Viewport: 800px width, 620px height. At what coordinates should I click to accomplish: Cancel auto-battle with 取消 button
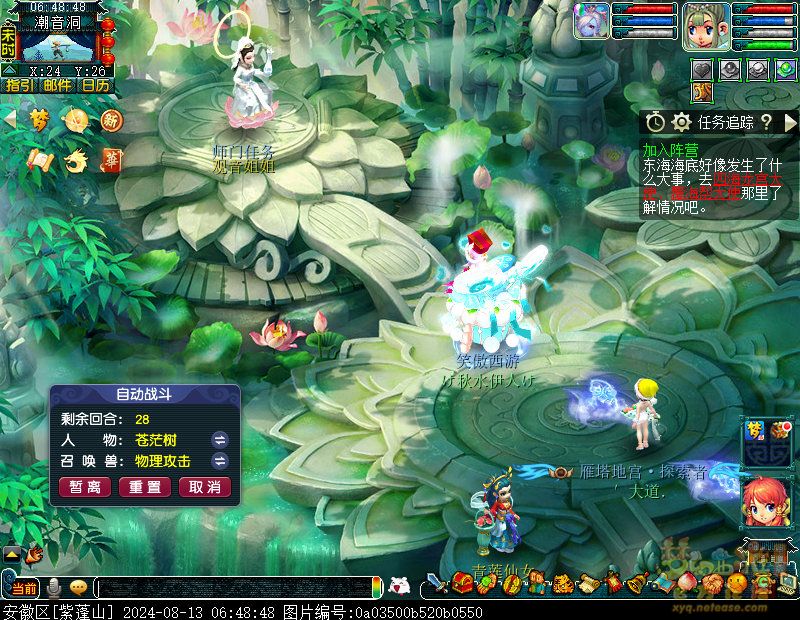click(x=205, y=487)
